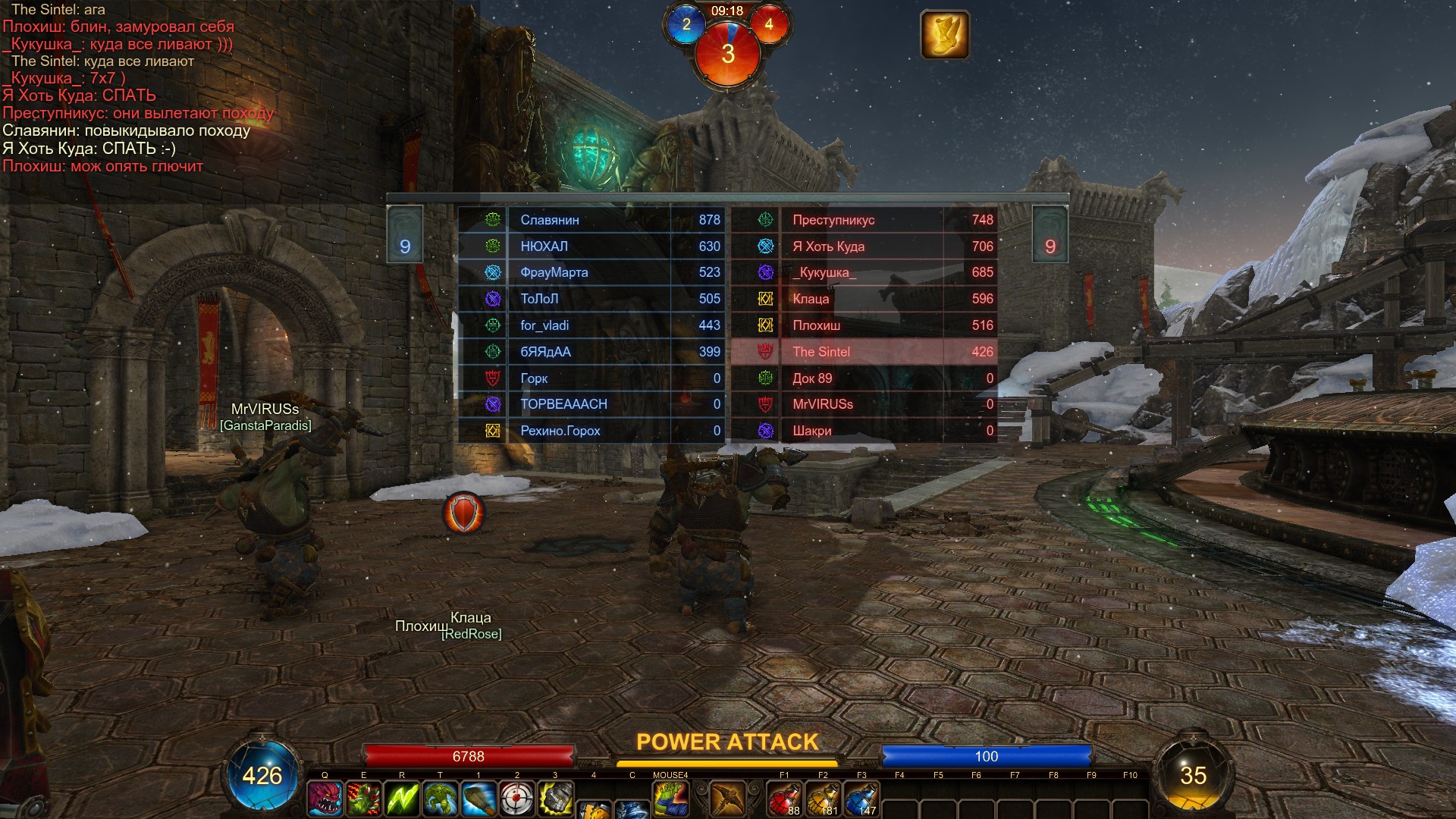Image resolution: width=1456 pixels, height=819 pixels.
Task: Use the yellow potion with 181 count
Action: coord(823,799)
